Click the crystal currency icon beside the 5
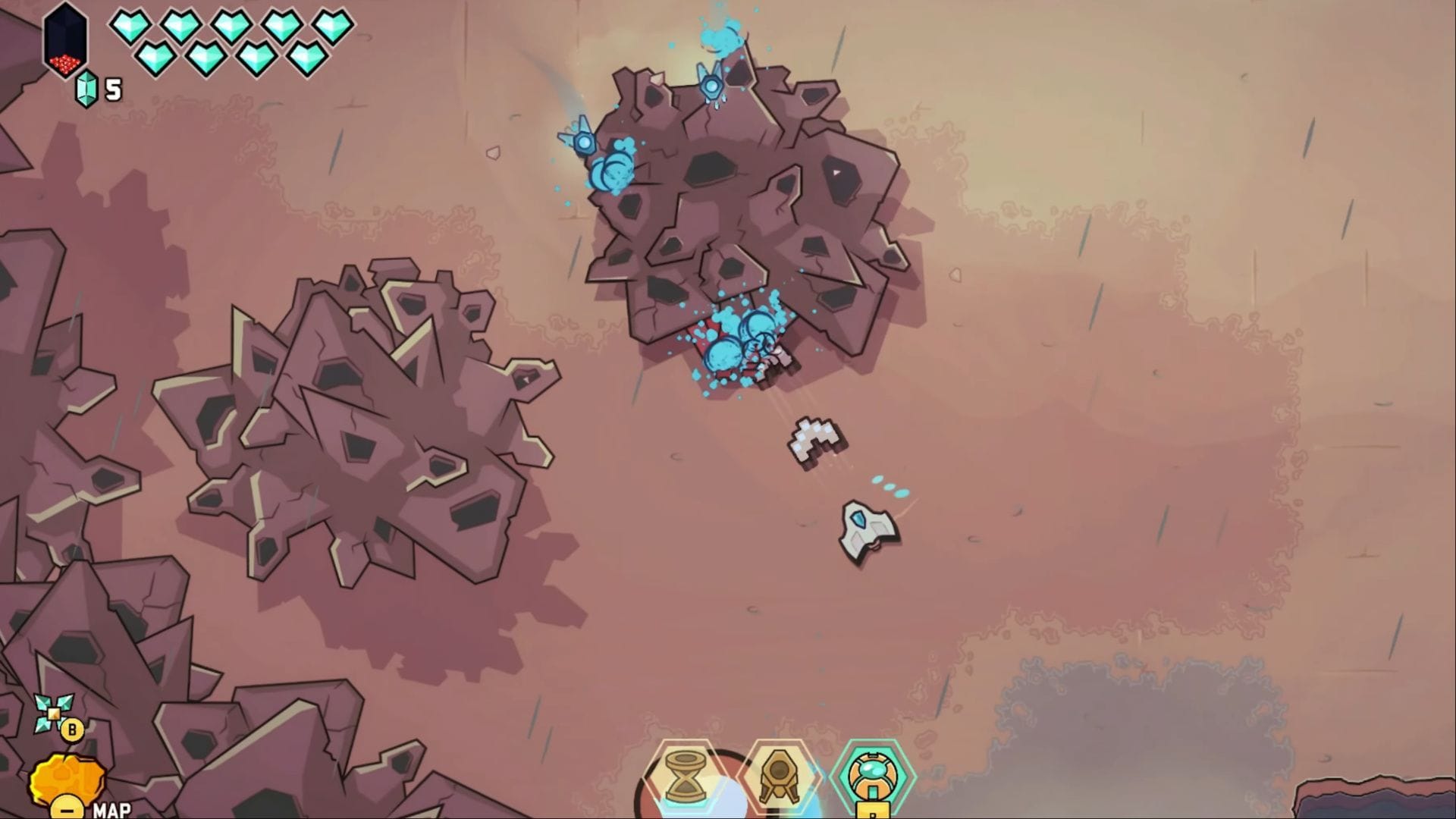The image size is (1456, 819). coord(88,90)
